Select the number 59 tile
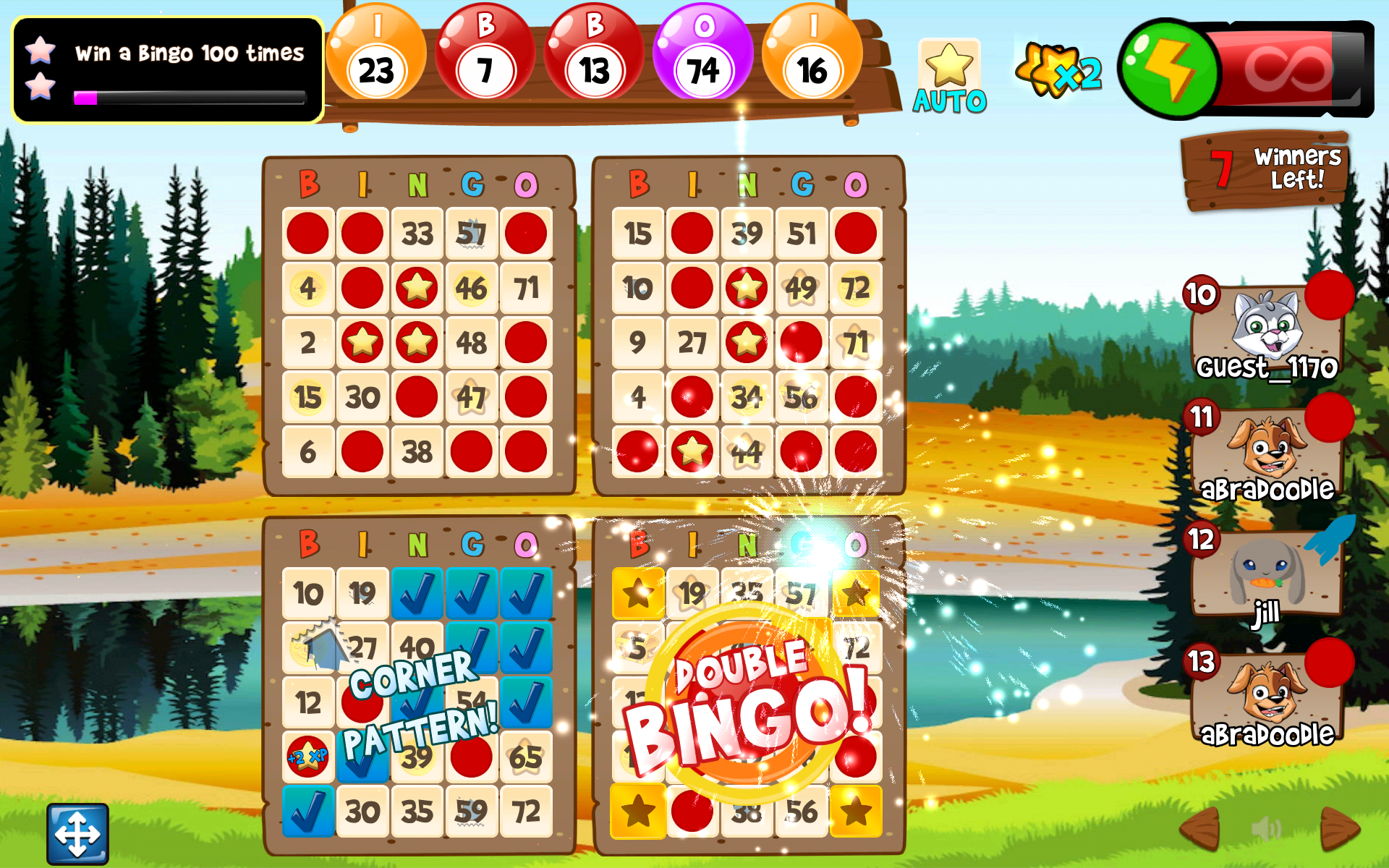The image size is (1389, 868). coord(472,812)
